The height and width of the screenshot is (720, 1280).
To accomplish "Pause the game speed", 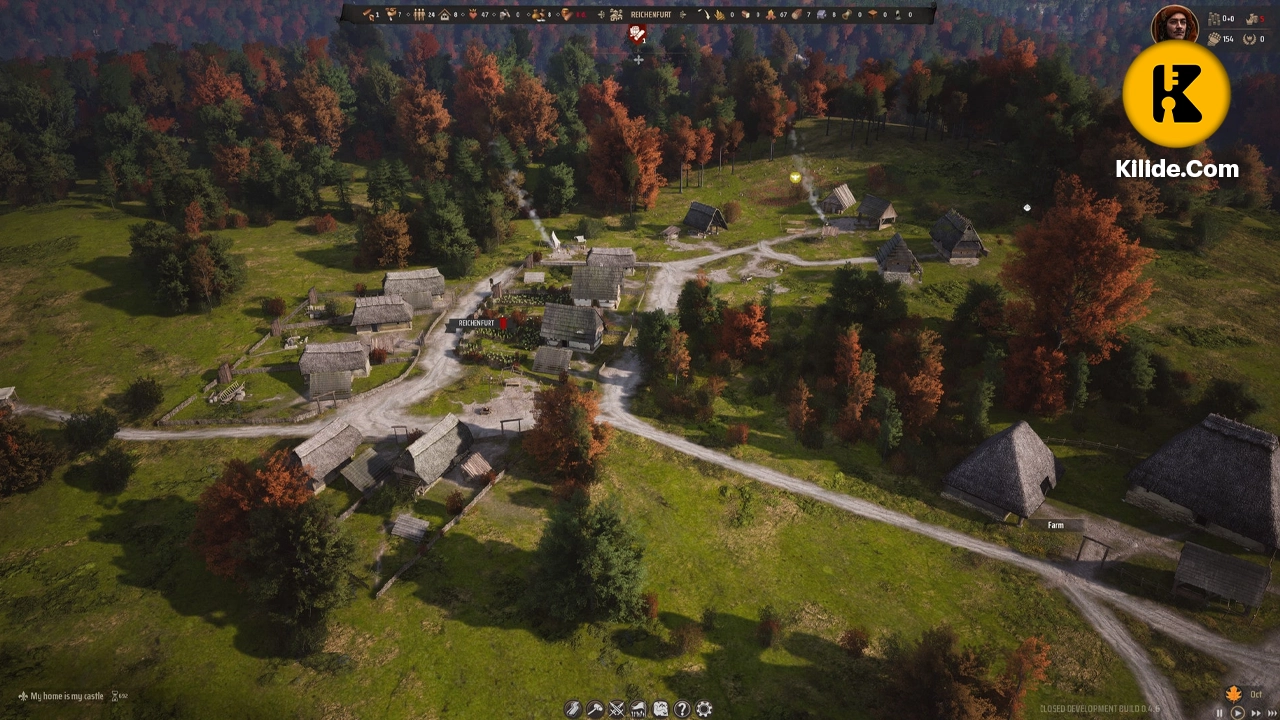I will click(1219, 713).
